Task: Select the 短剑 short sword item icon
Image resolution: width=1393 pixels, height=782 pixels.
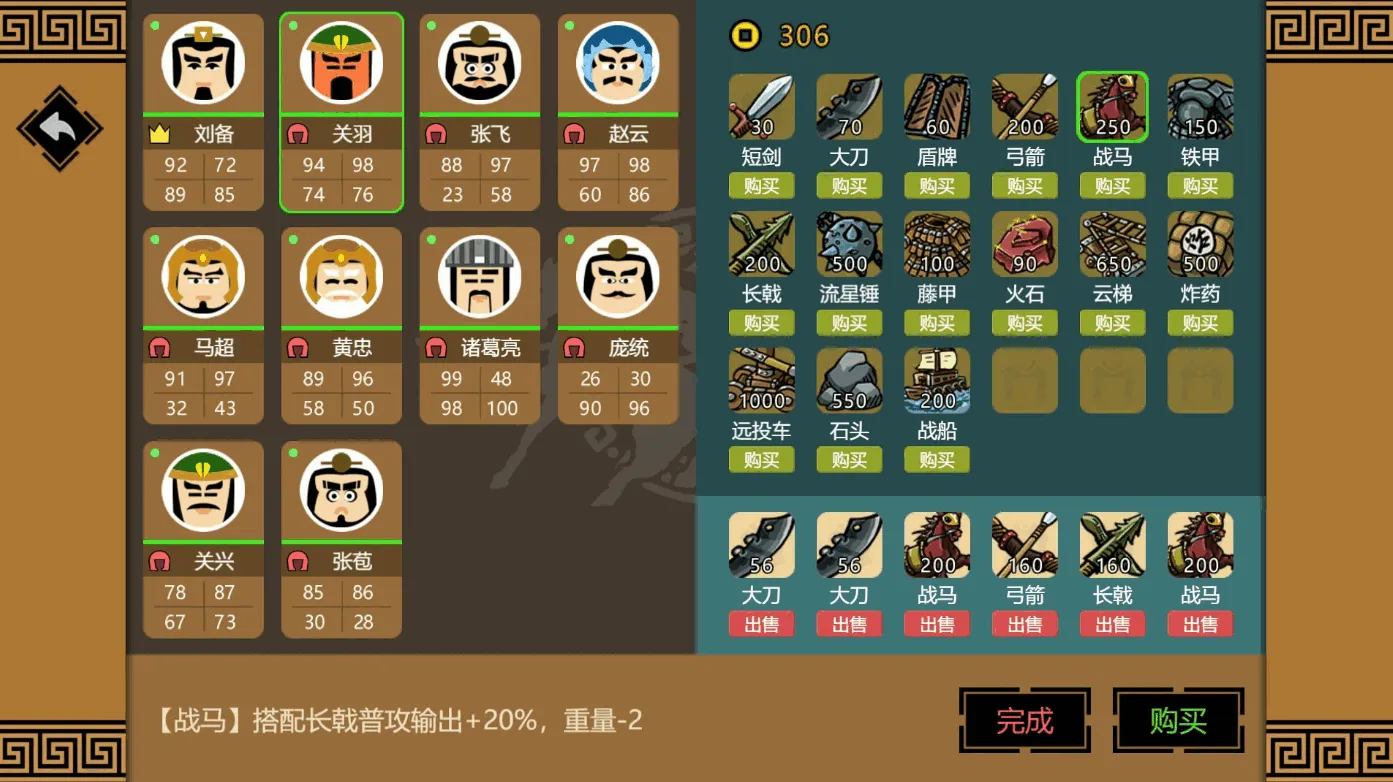Action: 761,105
